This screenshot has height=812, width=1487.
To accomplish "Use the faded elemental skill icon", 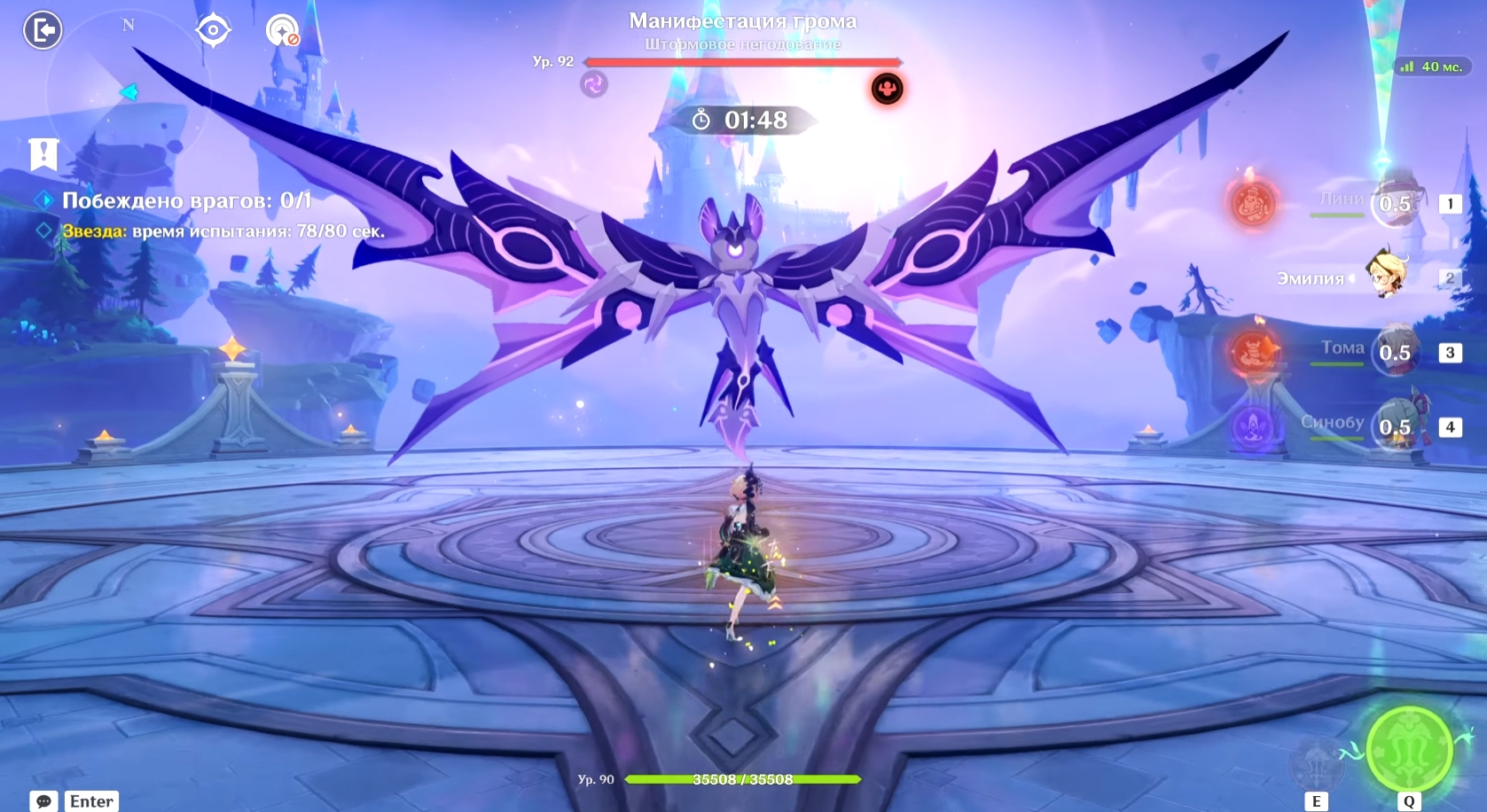I will pos(1318,762).
